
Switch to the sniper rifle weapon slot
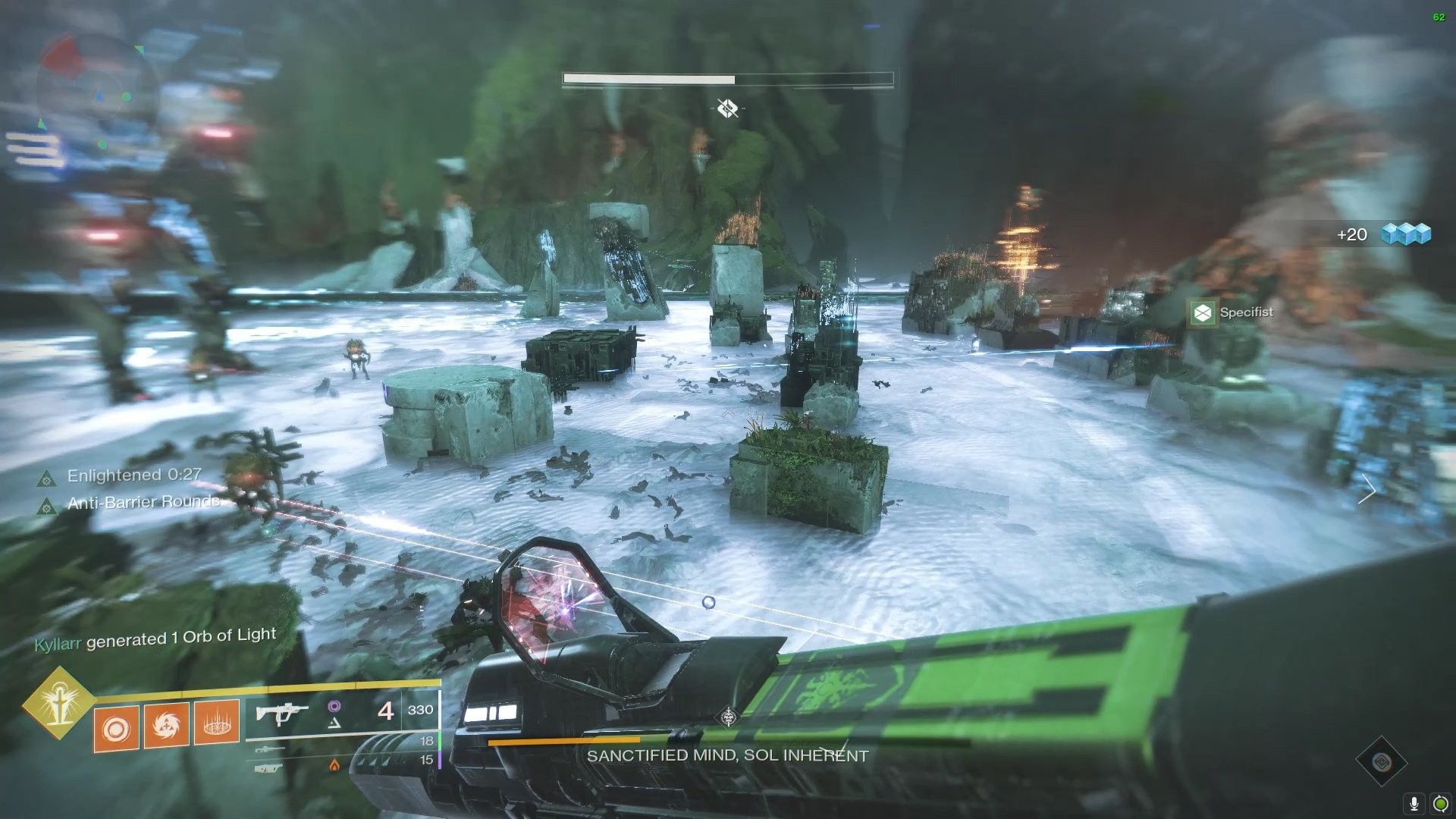click(x=270, y=749)
